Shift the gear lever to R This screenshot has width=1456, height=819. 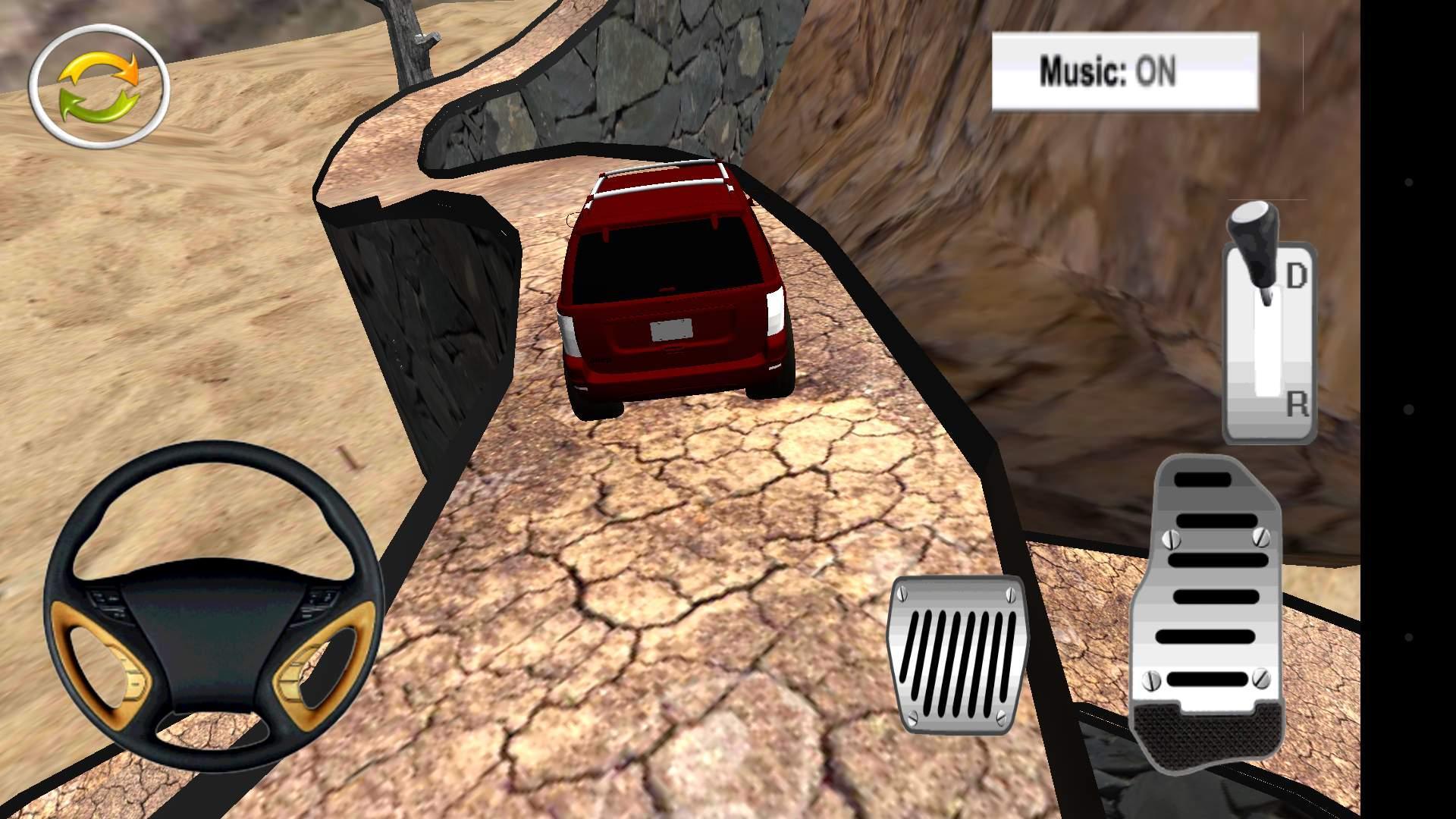click(x=1295, y=406)
